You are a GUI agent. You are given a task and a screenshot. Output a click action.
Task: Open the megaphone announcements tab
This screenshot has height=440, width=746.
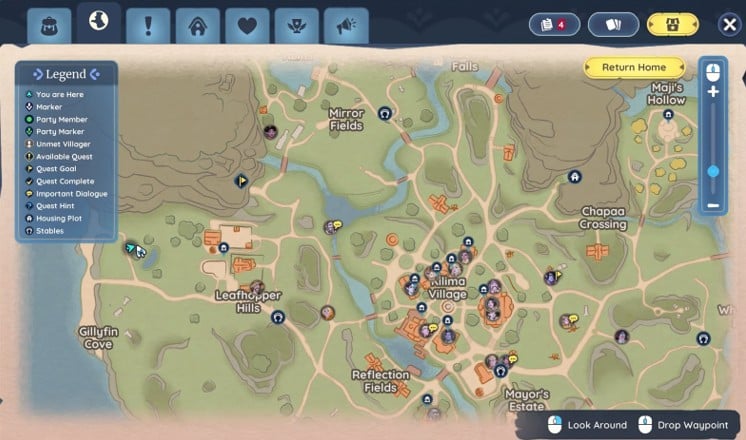(346, 25)
